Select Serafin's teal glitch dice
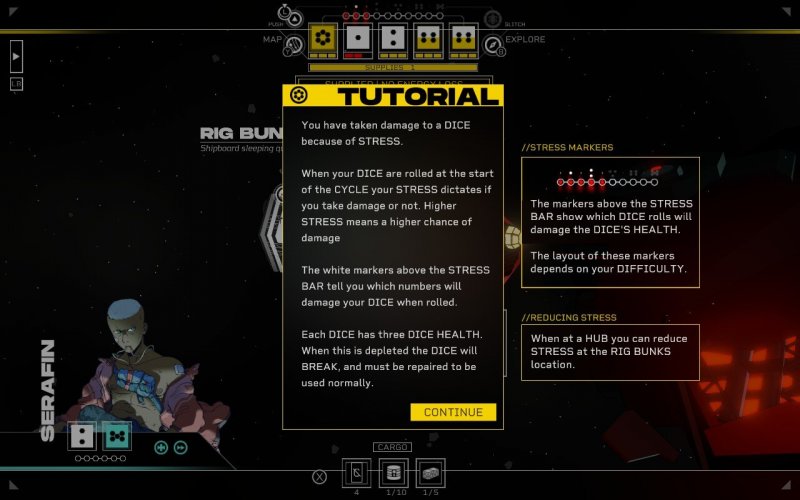Image resolution: width=800 pixels, height=500 pixels. 117,436
